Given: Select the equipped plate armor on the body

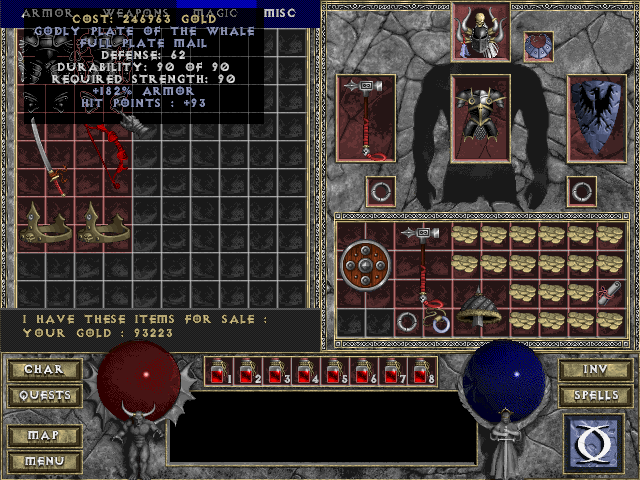Looking at the screenshot, I should pyautogui.click(x=481, y=116).
